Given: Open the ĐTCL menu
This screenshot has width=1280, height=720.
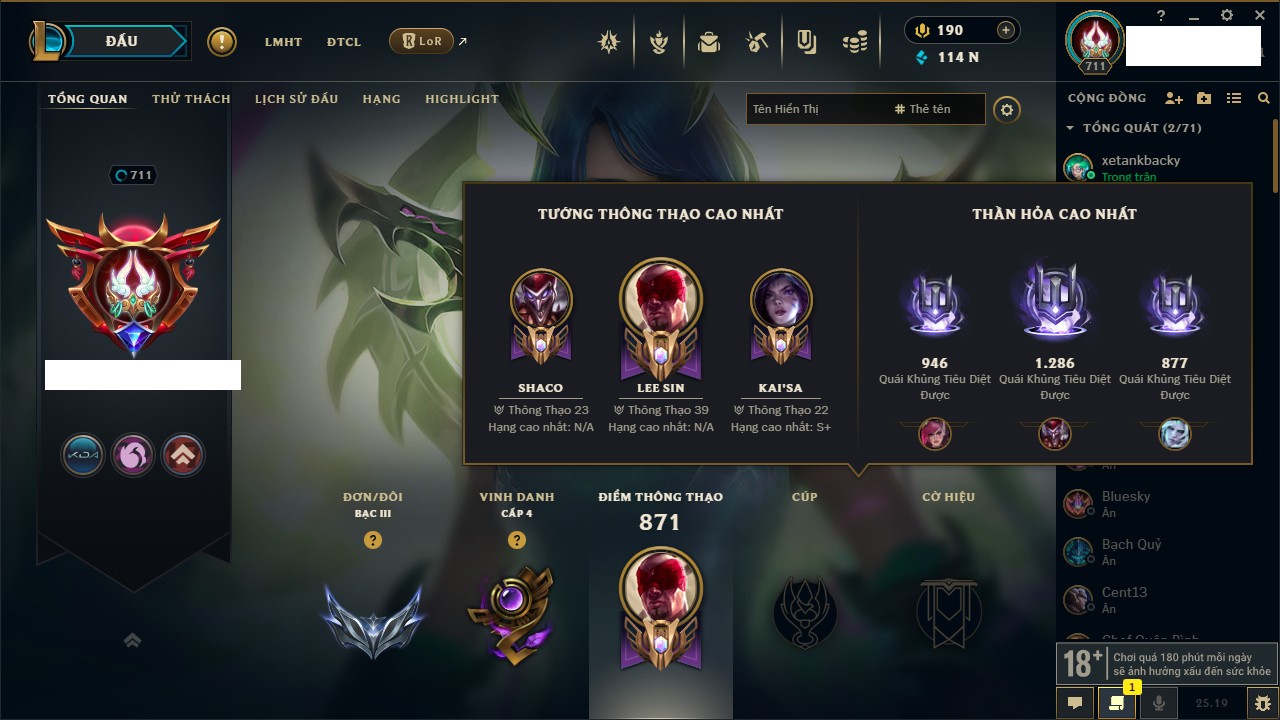Looking at the screenshot, I should pyautogui.click(x=344, y=42).
